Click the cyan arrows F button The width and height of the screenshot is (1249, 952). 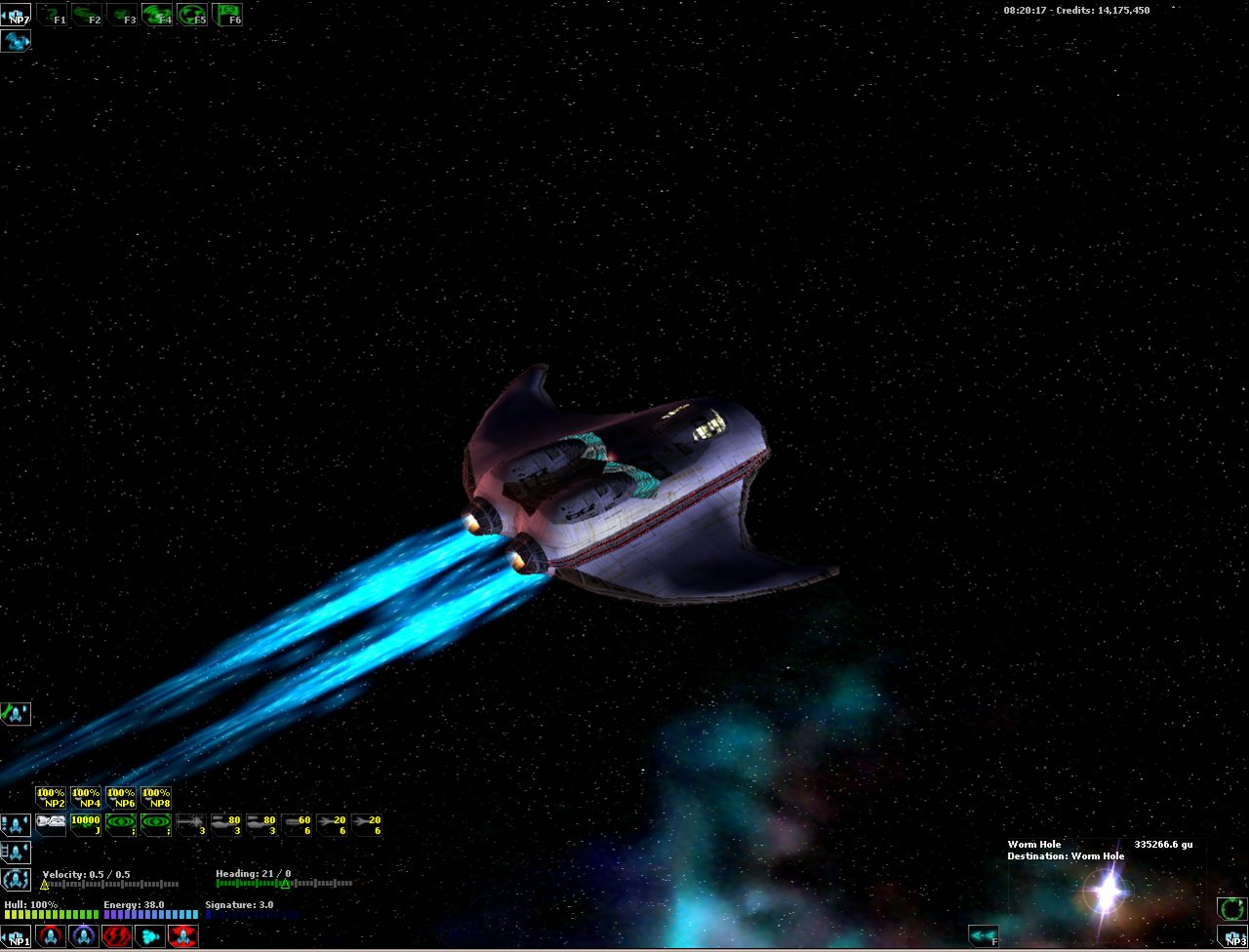pyautogui.click(x=984, y=937)
